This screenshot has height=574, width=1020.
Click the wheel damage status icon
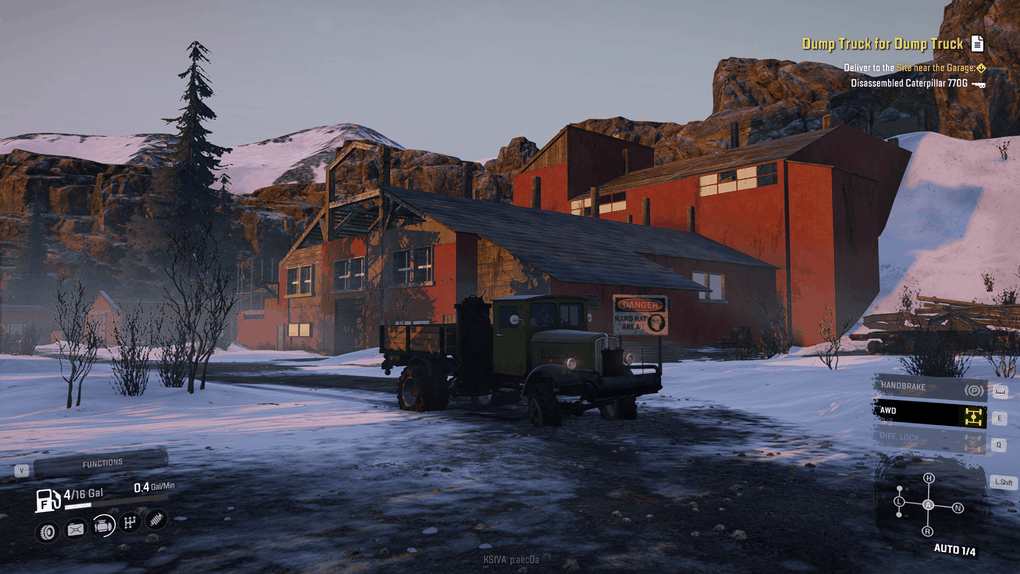coord(47,530)
